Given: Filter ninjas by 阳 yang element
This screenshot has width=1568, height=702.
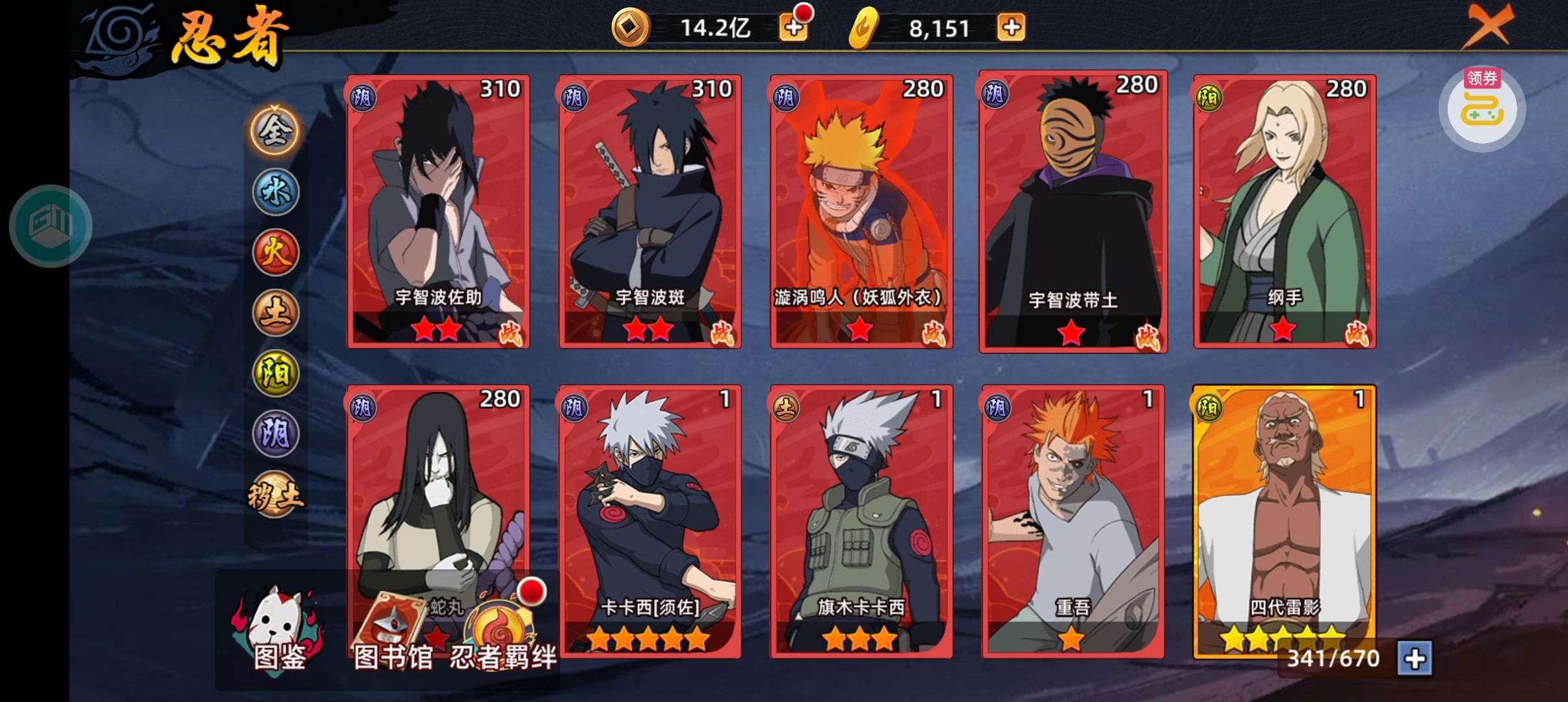Looking at the screenshot, I should pos(276,373).
